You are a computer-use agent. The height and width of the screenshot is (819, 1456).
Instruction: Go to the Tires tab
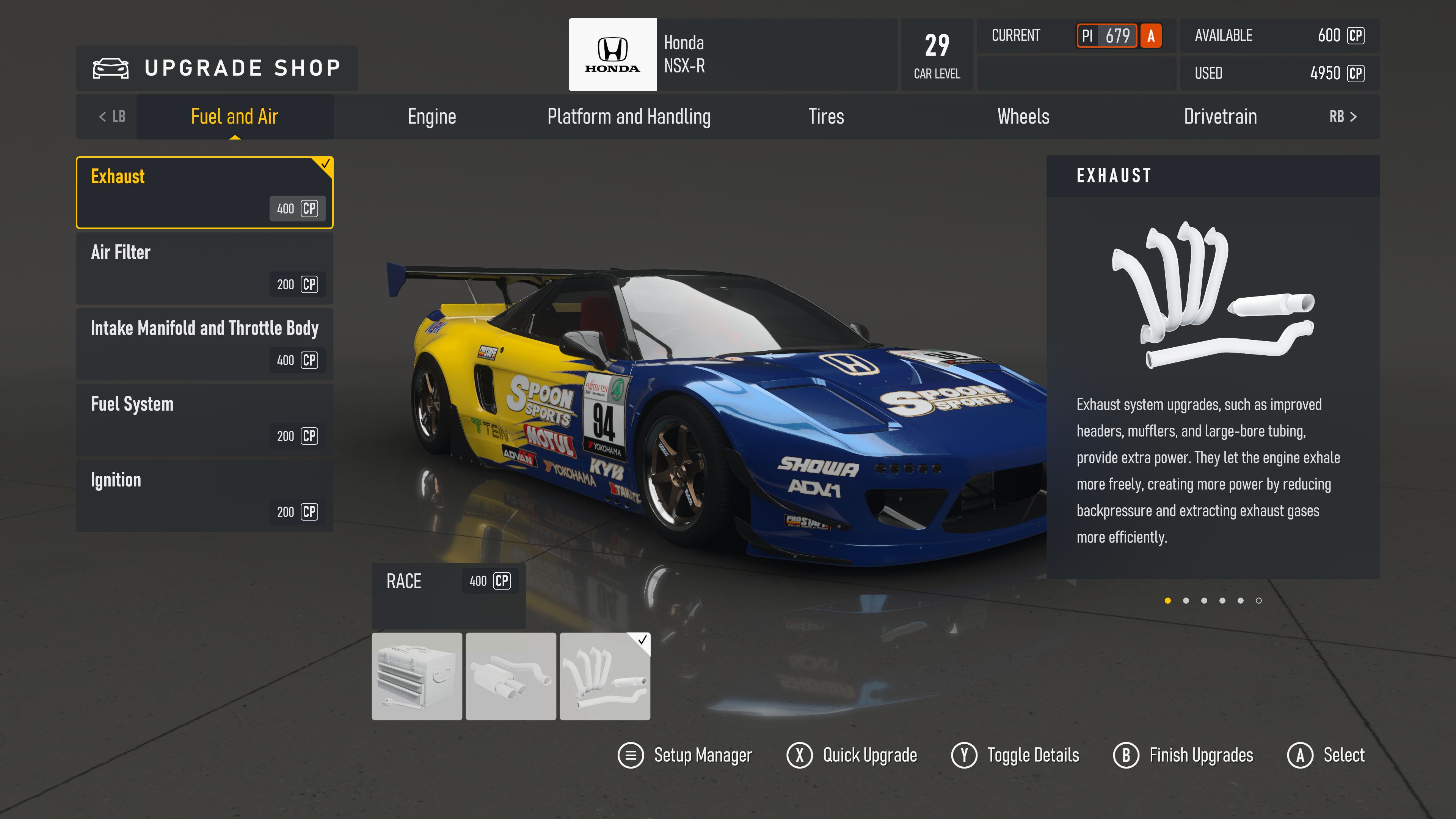tap(826, 116)
